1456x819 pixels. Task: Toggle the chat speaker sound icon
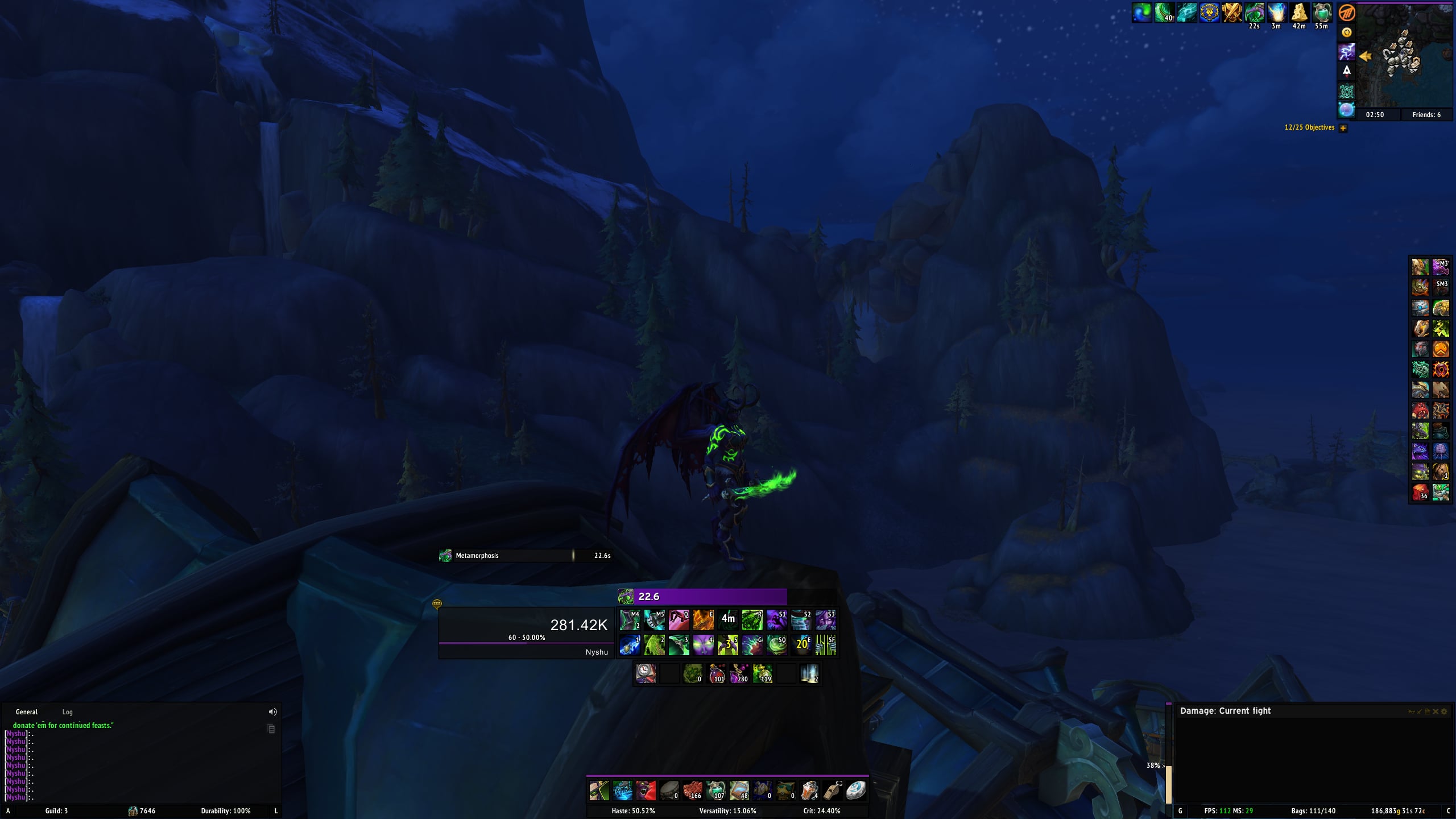(x=272, y=712)
